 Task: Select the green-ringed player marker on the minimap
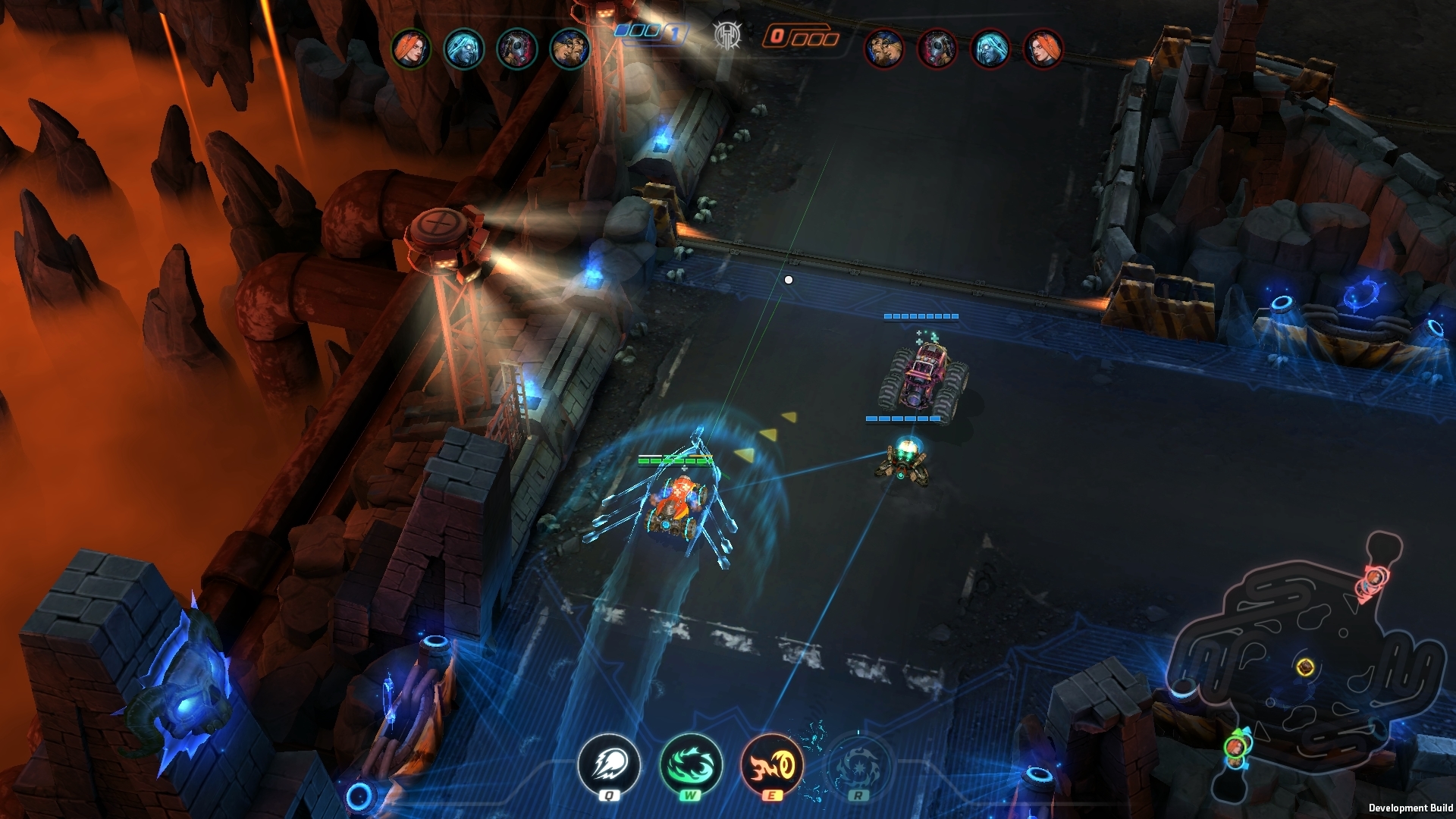[x=1235, y=747]
